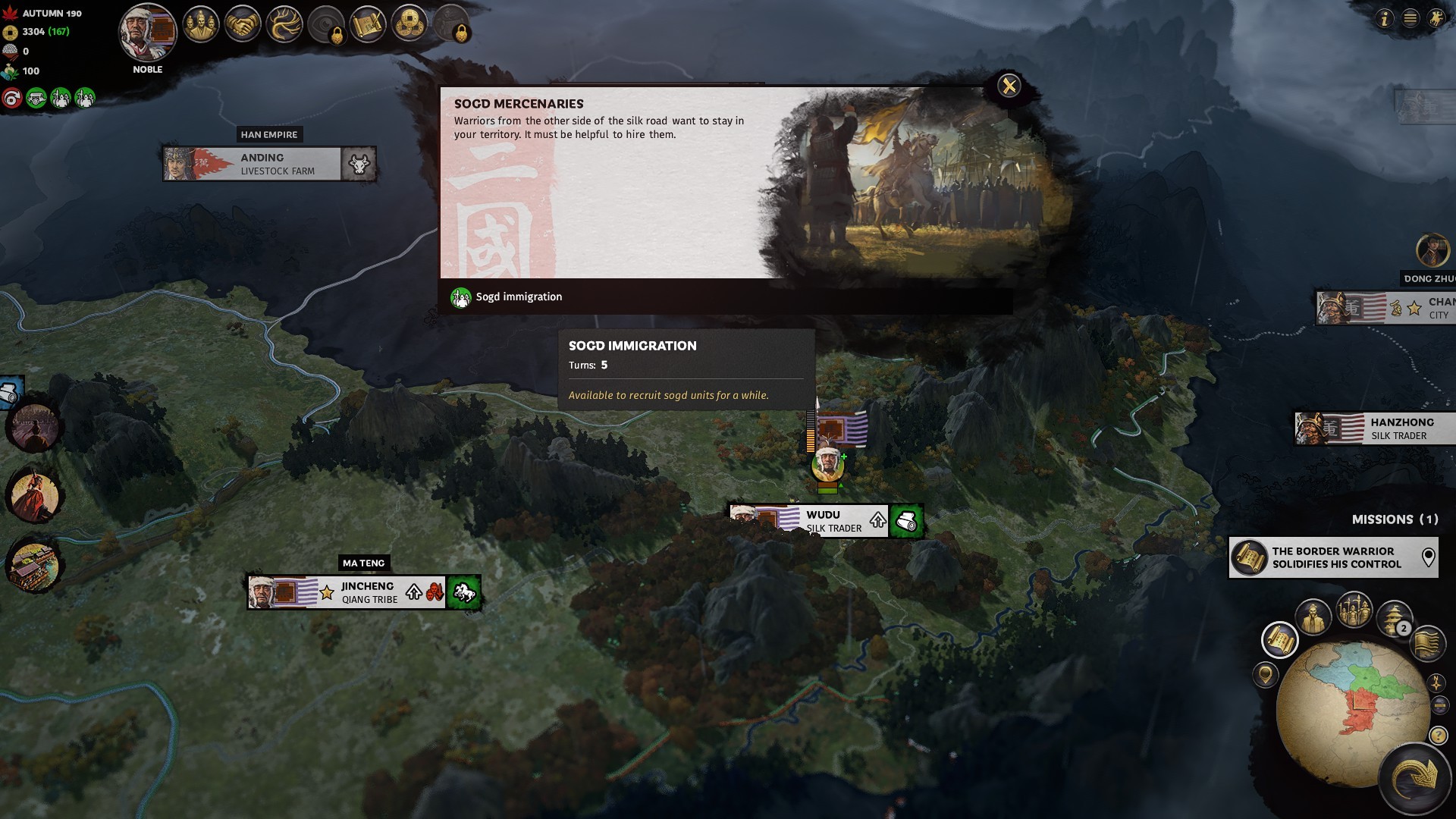The height and width of the screenshot is (819, 1456).
Task: Open diplomacy via the handshake icon
Action: pyautogui.click(x=243, y=25)
